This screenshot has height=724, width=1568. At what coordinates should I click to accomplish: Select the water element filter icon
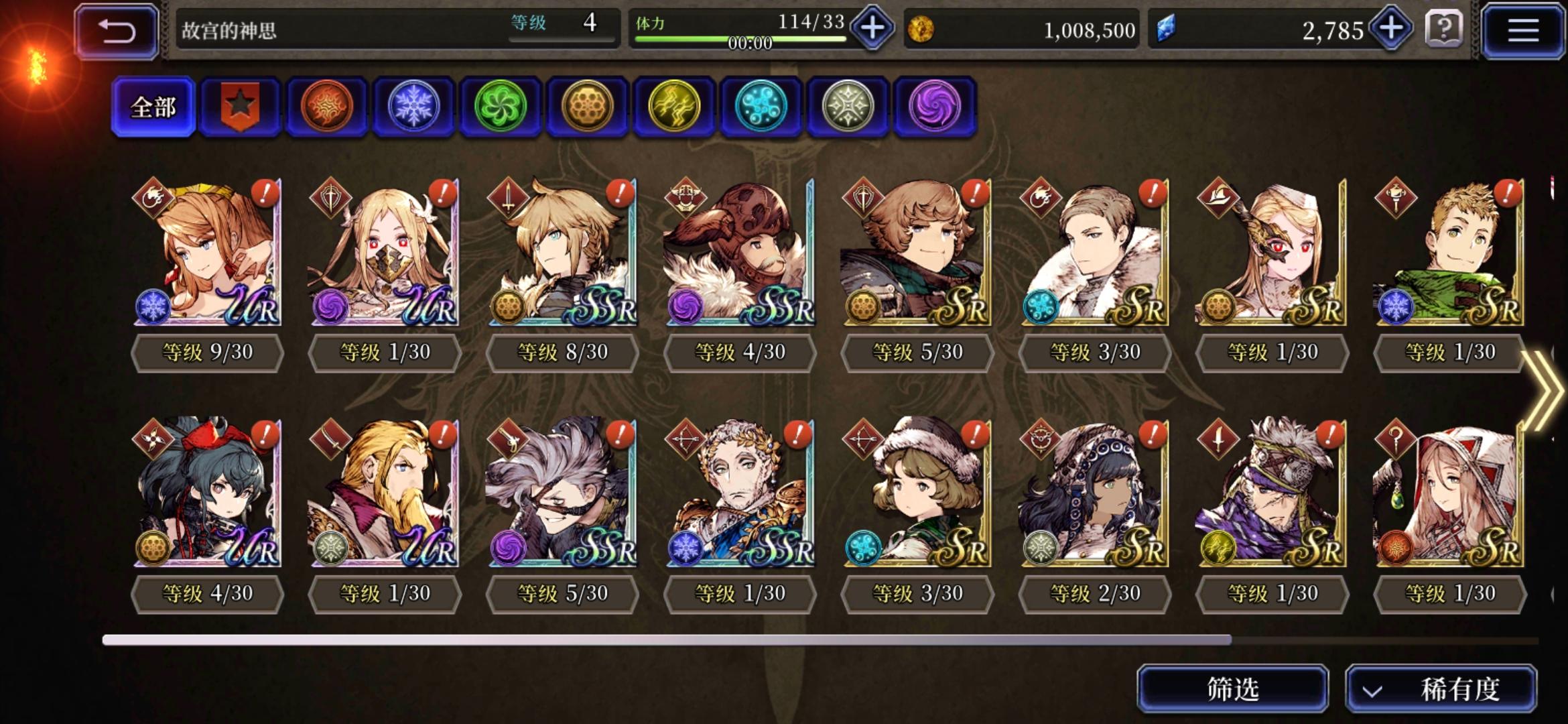pyautogui.click(x=761, y=106)
